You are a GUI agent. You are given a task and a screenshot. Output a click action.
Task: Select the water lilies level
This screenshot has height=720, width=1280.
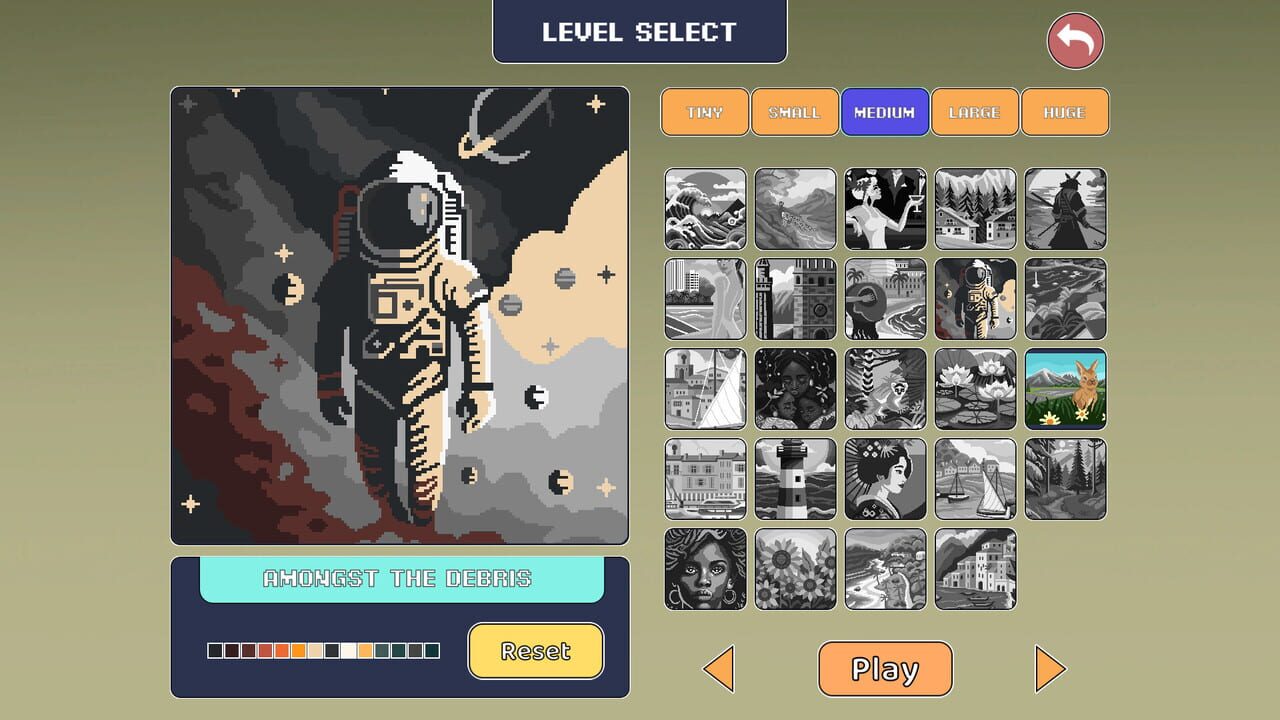click(975, 389)
